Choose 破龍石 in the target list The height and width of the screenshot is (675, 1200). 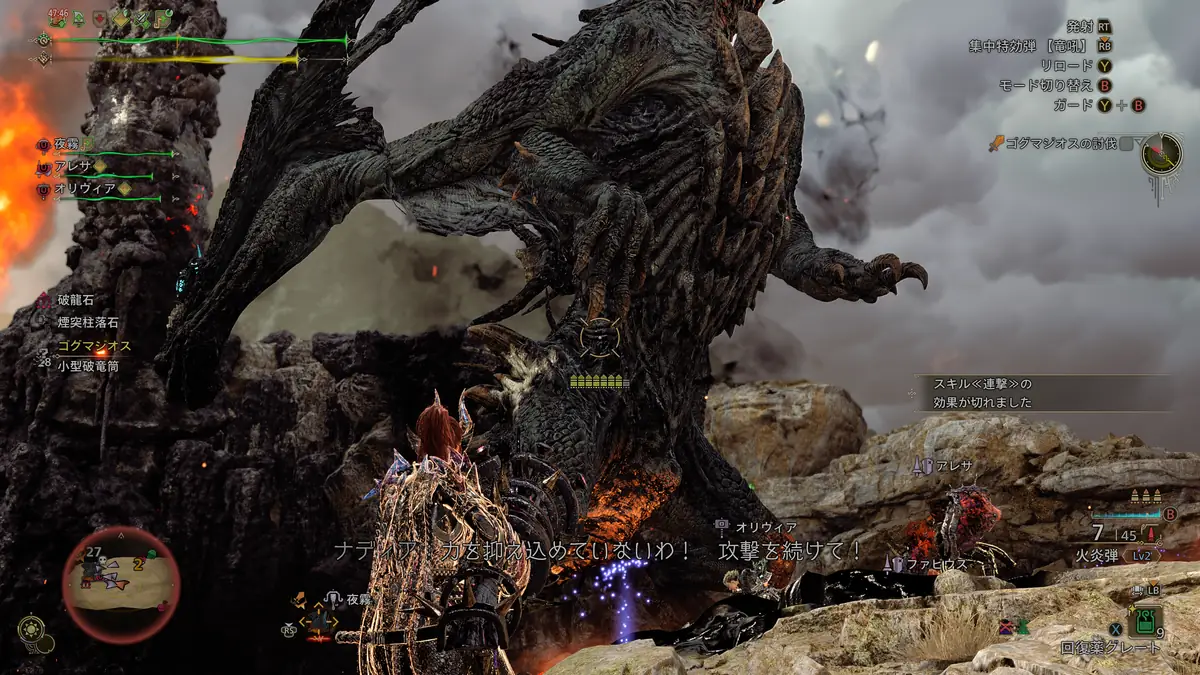(75, 298)
